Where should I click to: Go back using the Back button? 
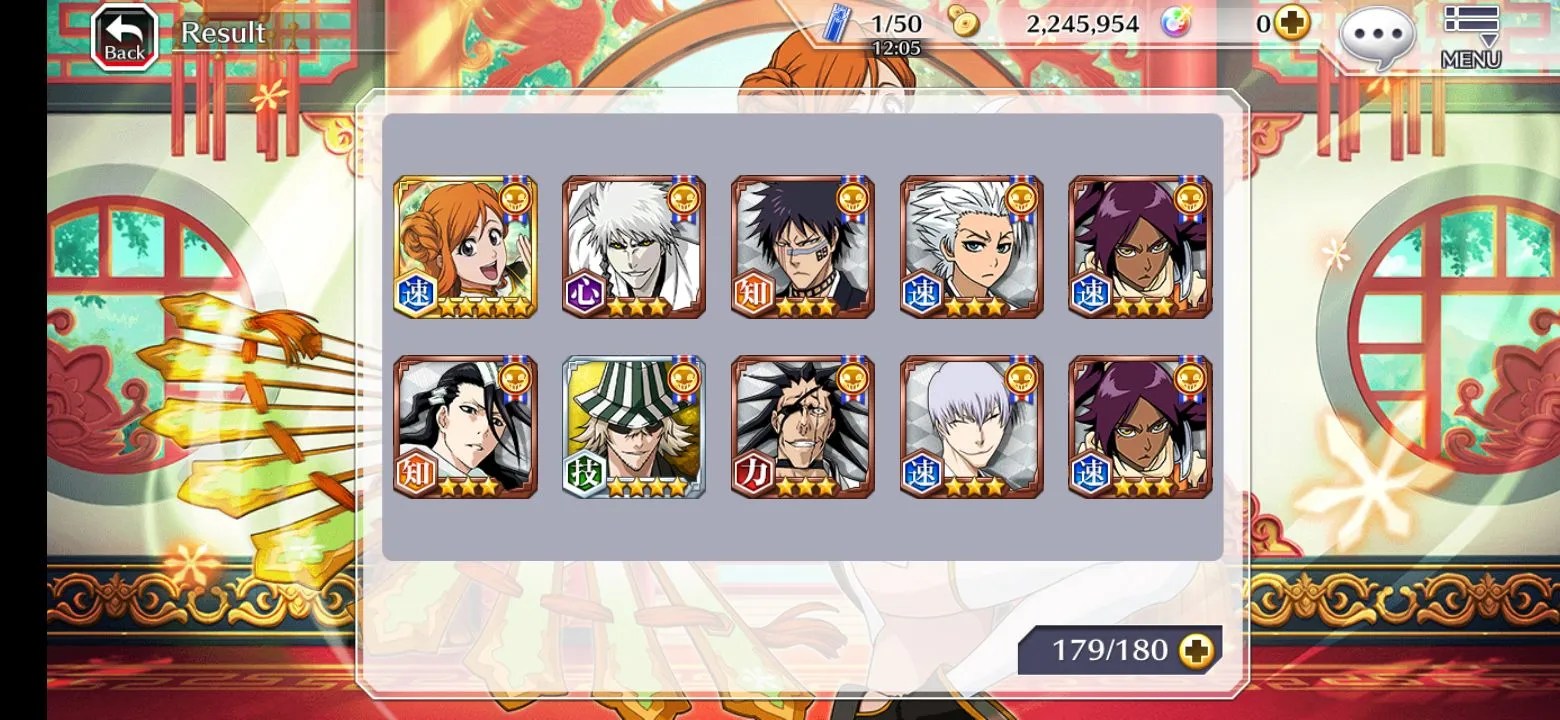tap(124, 38)
